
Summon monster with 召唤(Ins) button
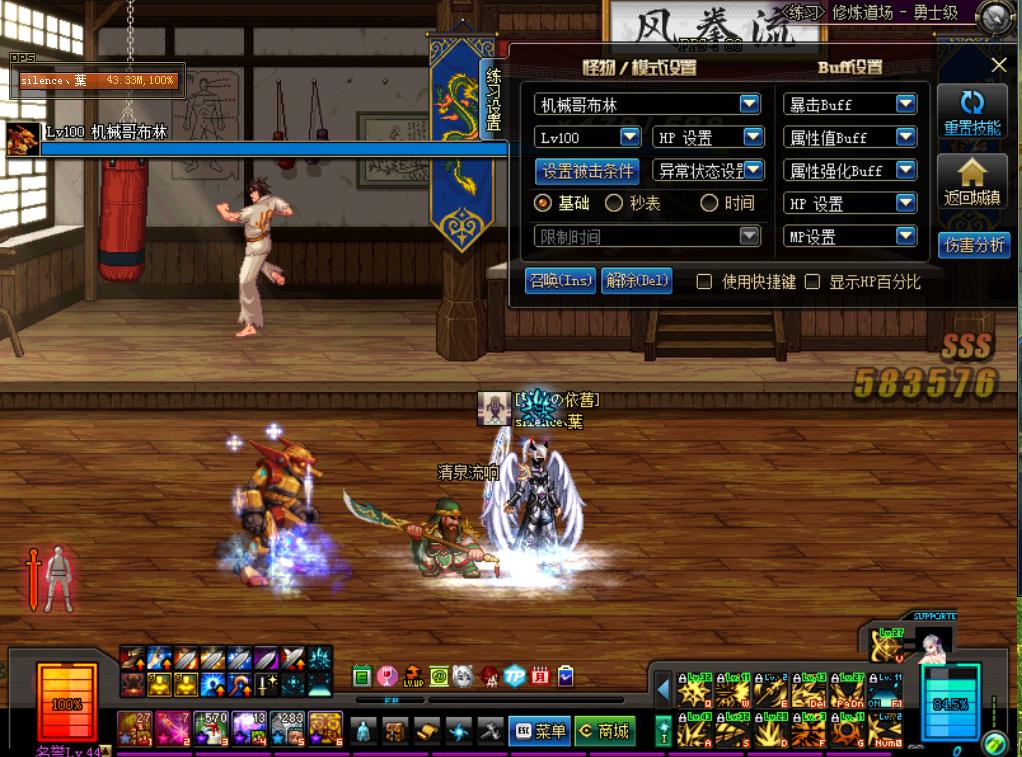[x=561, y=281]
